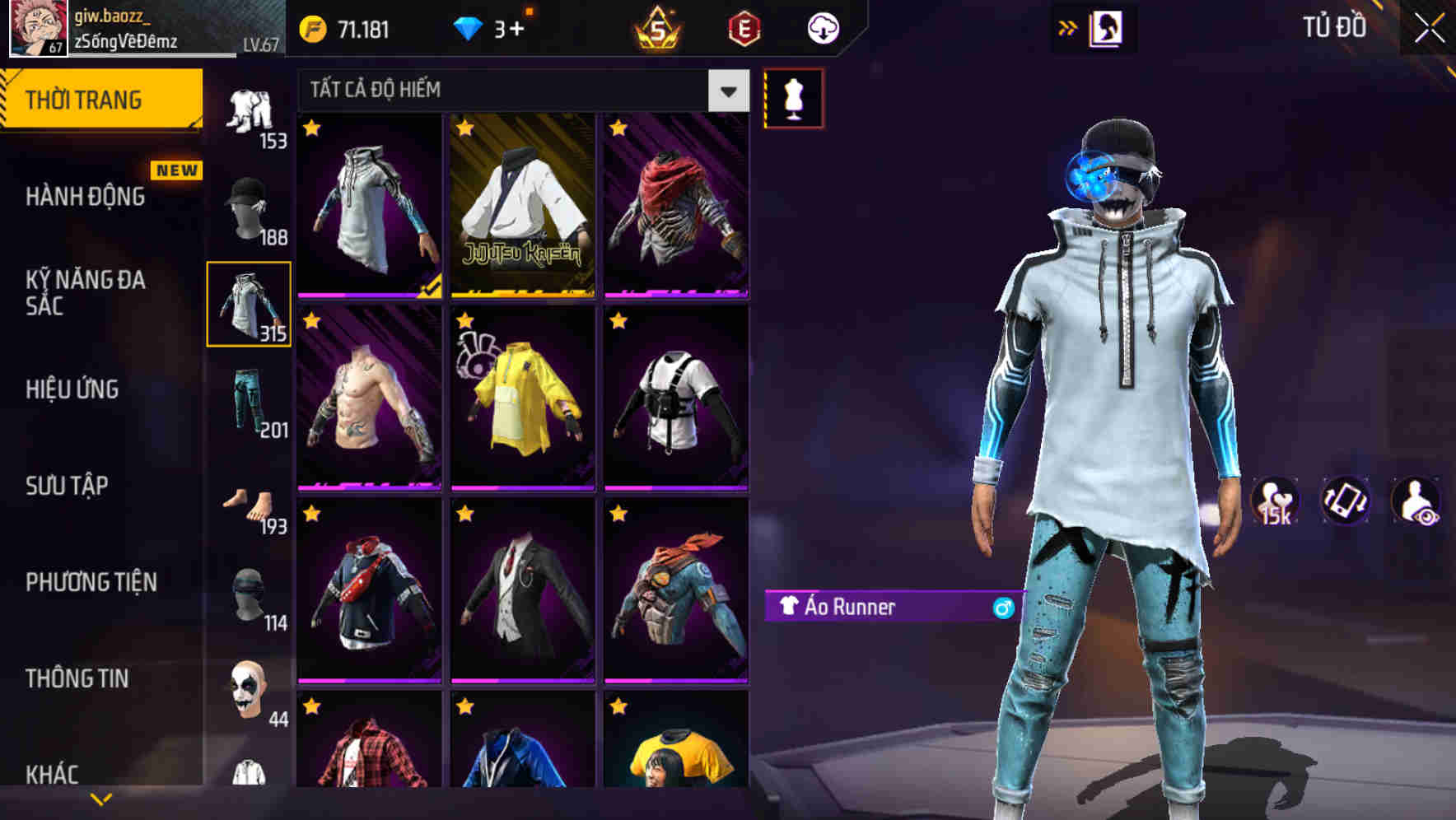Open the TẤT CẢ ĐỘ HIẾM rarity dropdown
Viewport: 1456px width, 820px height.
pos(511,90)
